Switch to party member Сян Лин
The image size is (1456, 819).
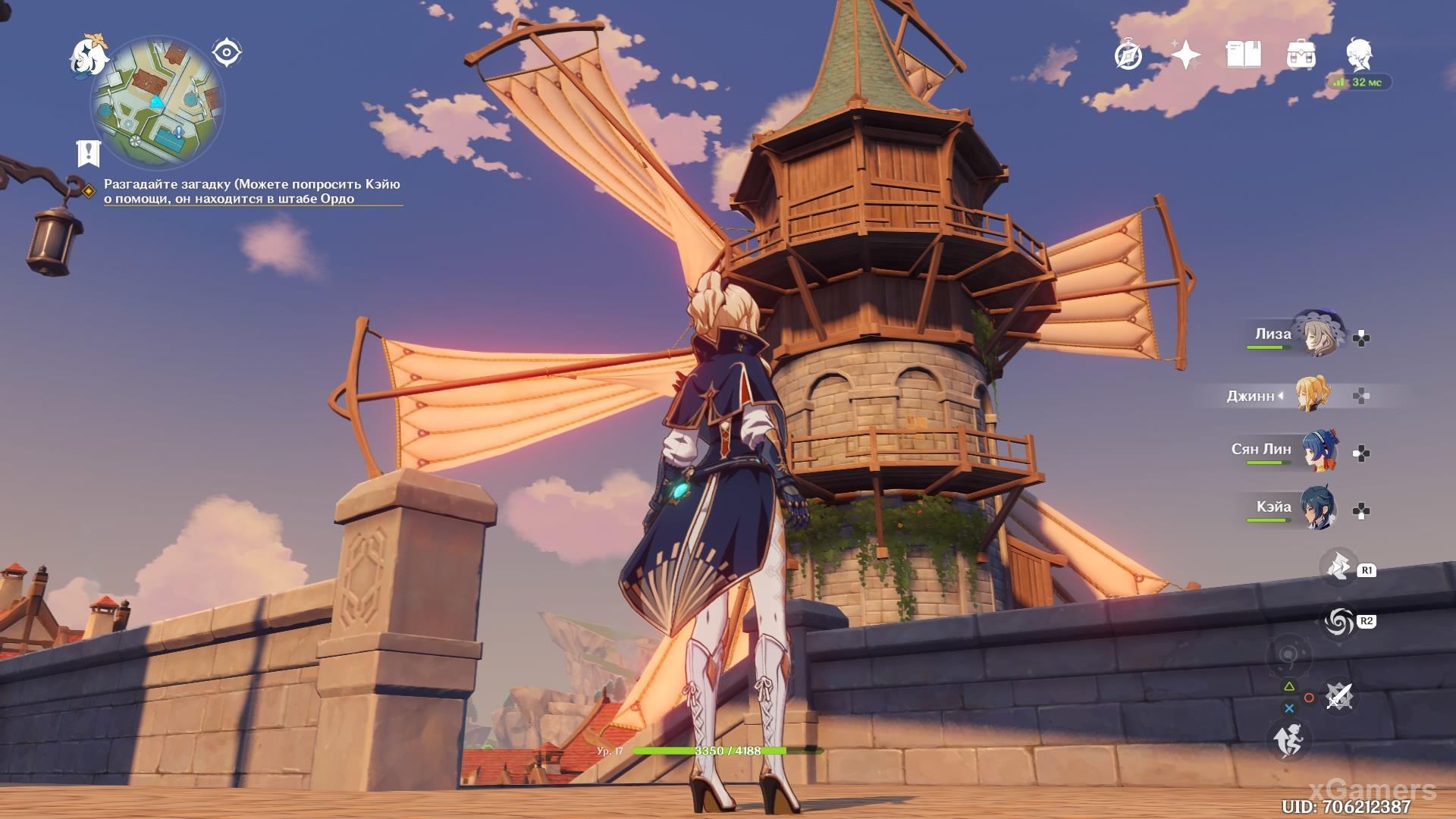coord(1319,451)
